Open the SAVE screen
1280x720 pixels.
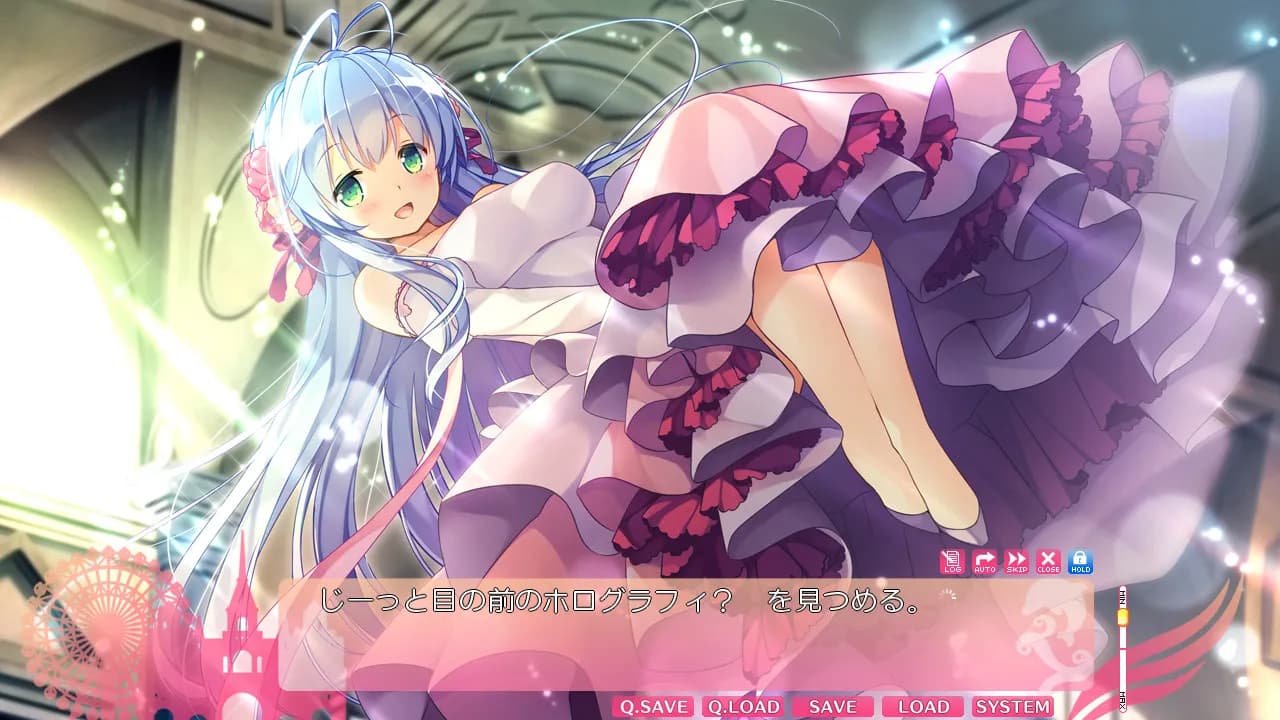(831, 706)
